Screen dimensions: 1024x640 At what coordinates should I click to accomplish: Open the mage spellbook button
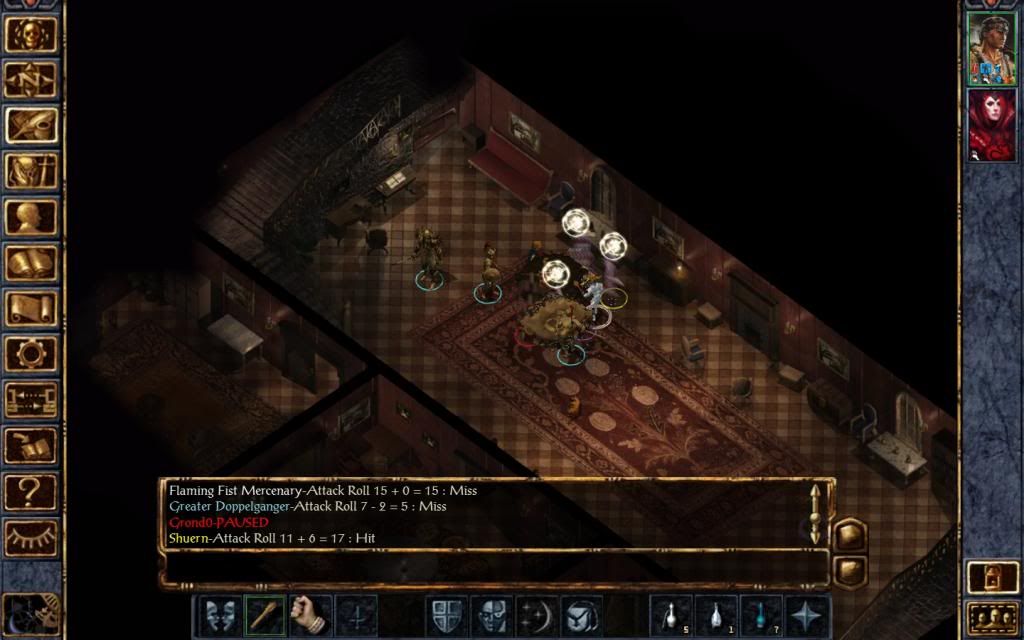31,263
